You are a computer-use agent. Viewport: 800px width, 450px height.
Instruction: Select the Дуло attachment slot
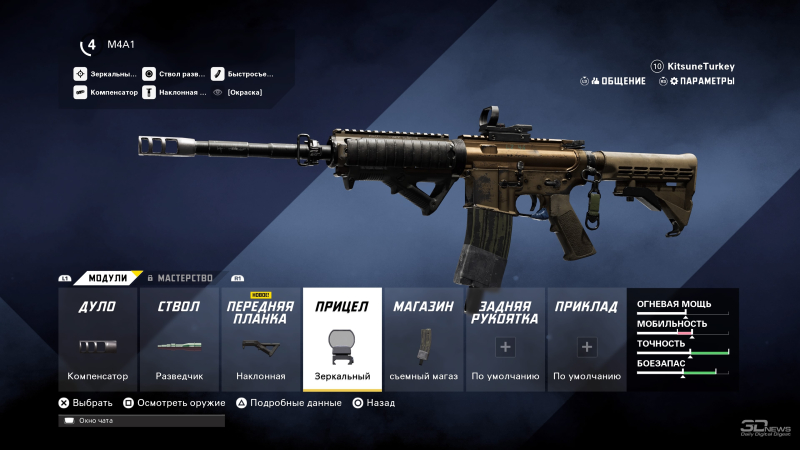[x=97, y=340]
